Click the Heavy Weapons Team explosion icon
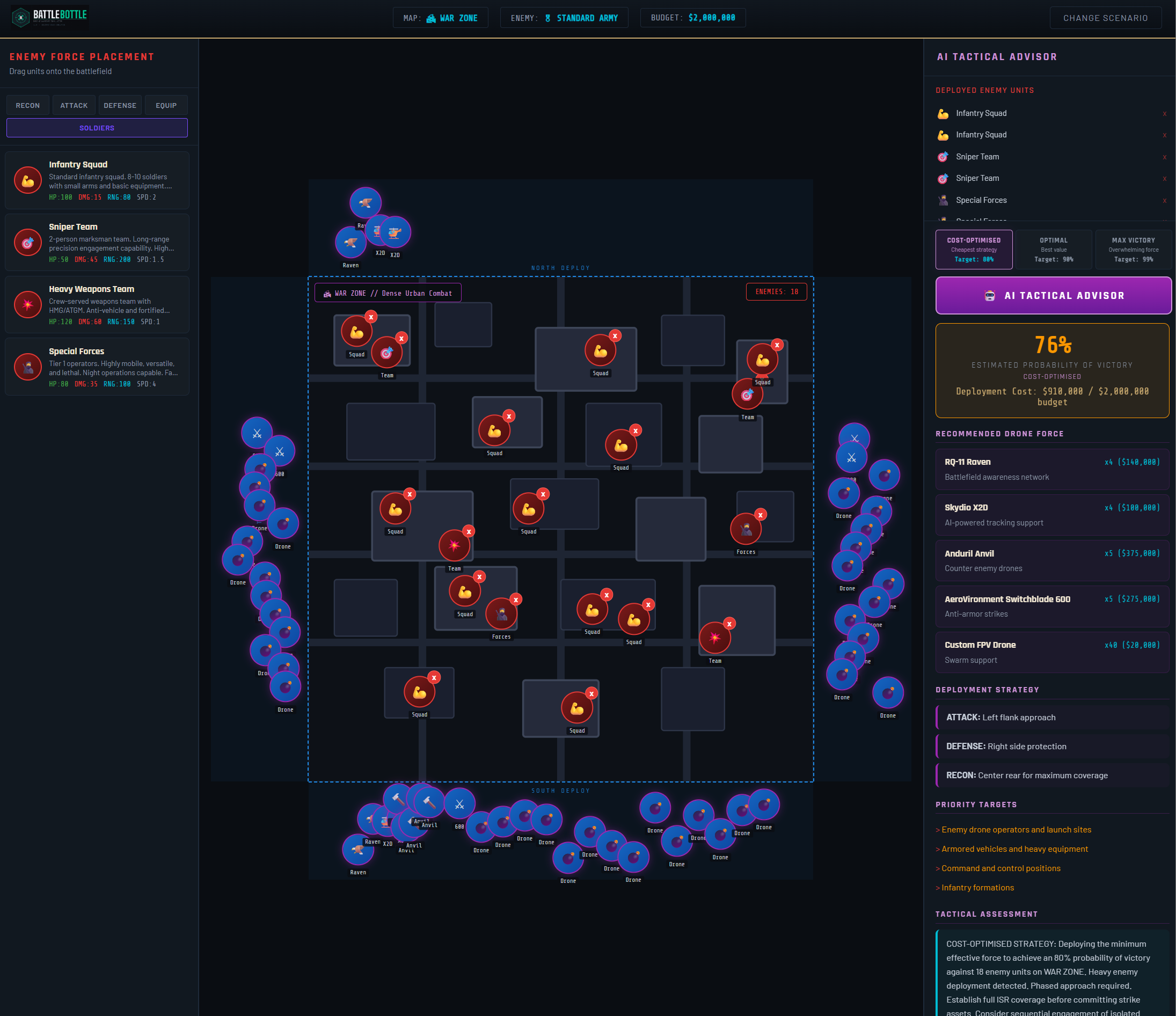Image resolution: width=1176 pixels, height=1016 pixels. (28, 305)
